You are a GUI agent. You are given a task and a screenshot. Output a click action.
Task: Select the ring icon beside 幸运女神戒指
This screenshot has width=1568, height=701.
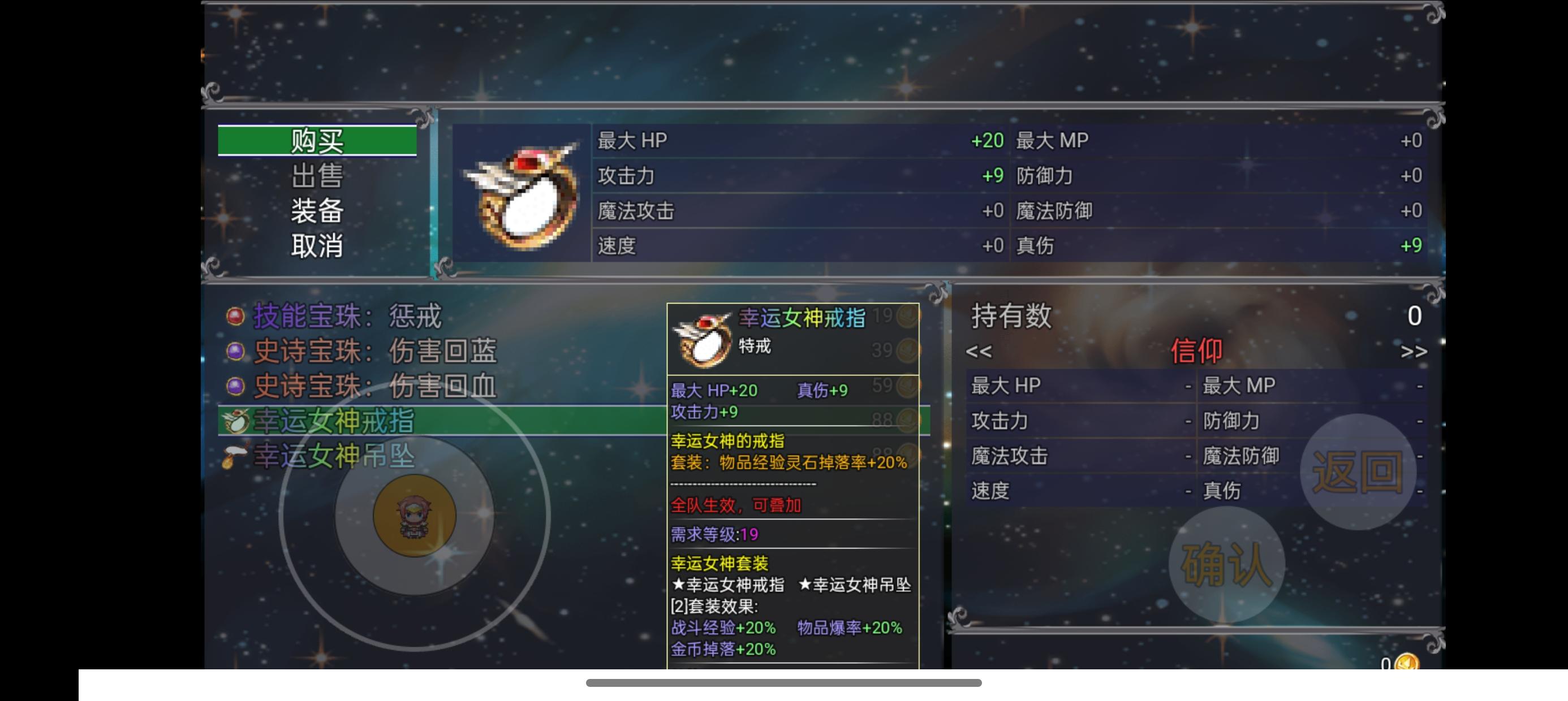click(x=238, y=422)
